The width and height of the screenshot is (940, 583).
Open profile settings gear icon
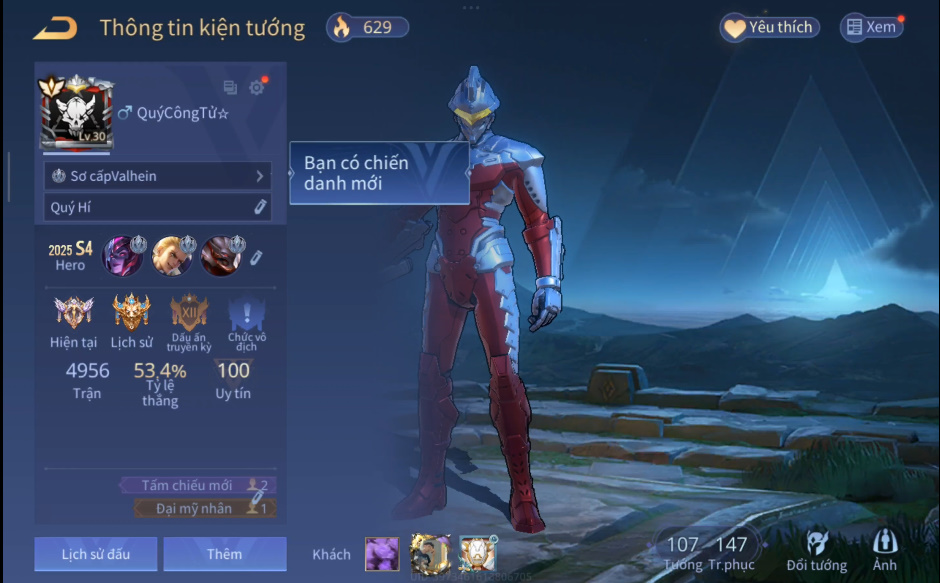click(x=256, y=88)
